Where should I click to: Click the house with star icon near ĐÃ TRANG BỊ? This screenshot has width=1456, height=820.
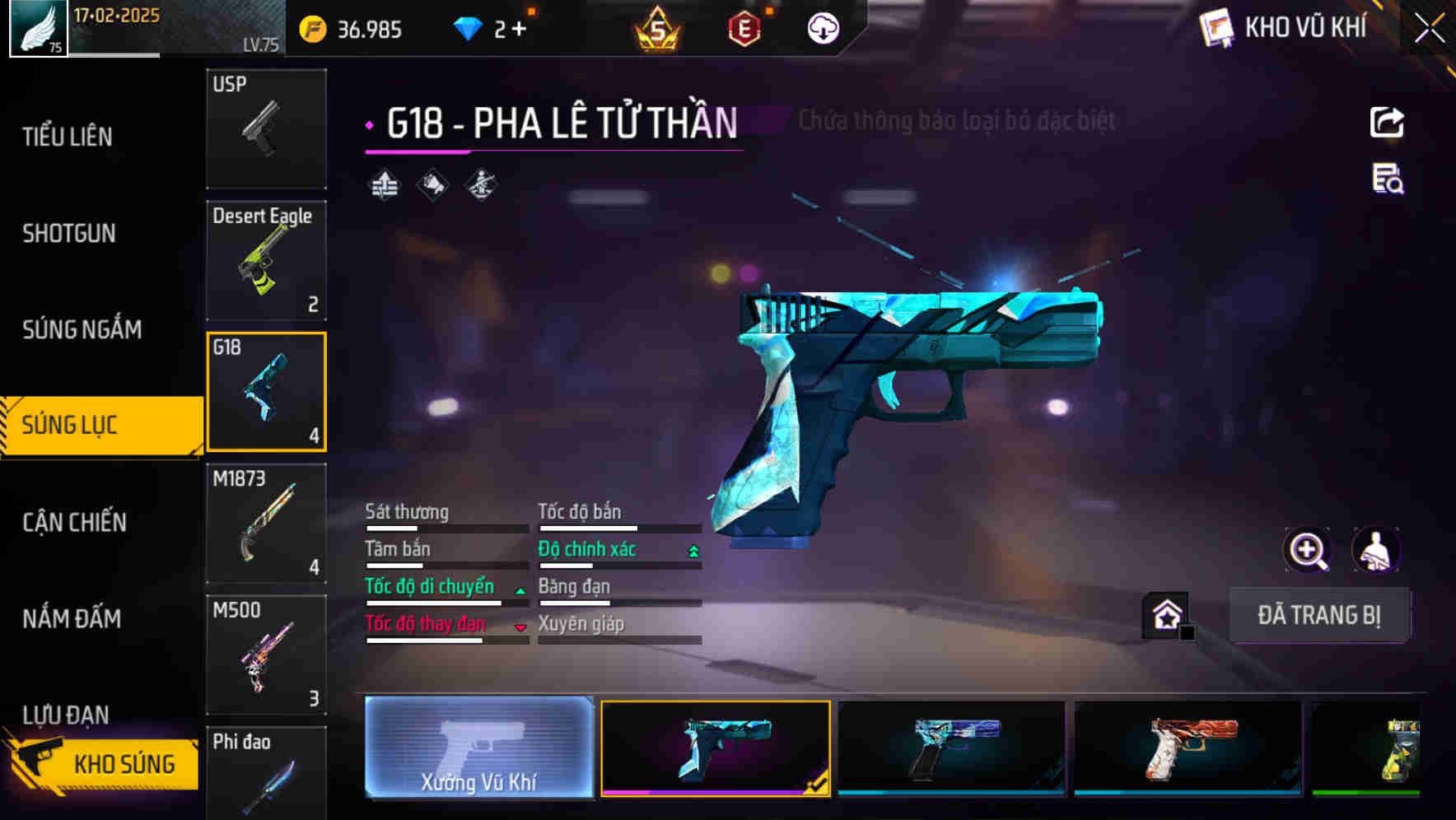[x=1164, y=613]
